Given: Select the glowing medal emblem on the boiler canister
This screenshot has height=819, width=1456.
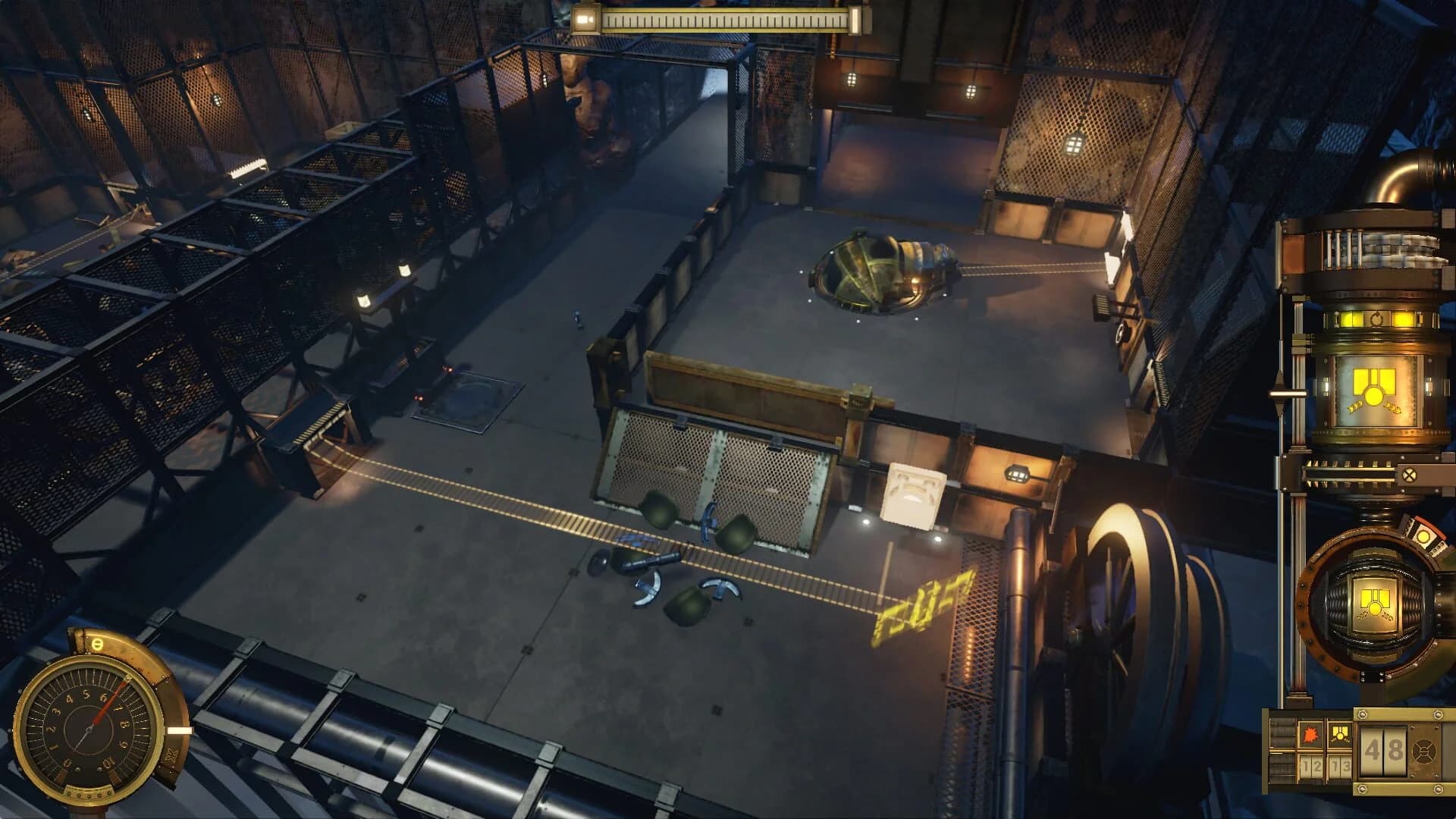Looking at the screenshot, I should 1373,388.
